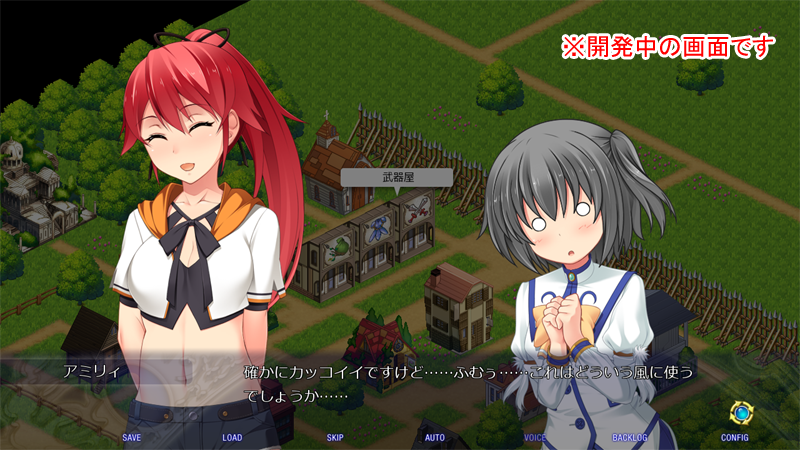The height and width of the screenshot is (450, 800).
Task: Open the BACKLOG history
Action: click(630, 437)
